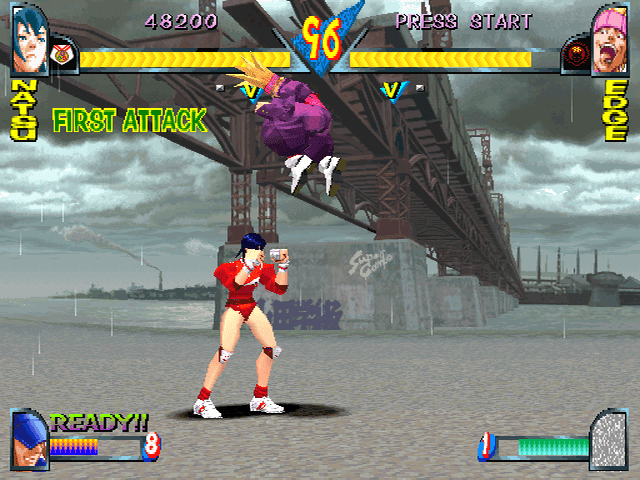
Task: Click the dark emblem beside Edge's portrait
Action: pyautogui.click(x=576, y=56)
